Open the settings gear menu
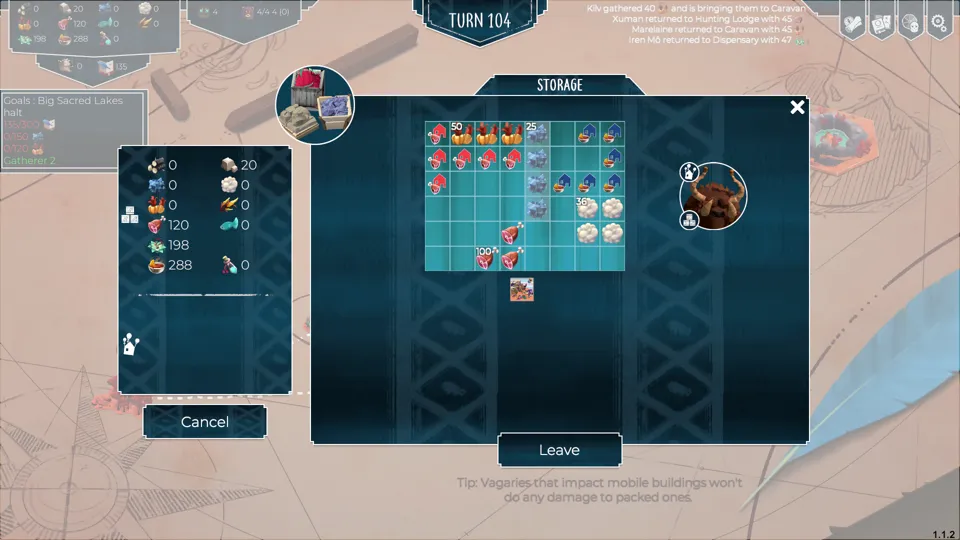 pyautogui.click(x=939, y=22)
